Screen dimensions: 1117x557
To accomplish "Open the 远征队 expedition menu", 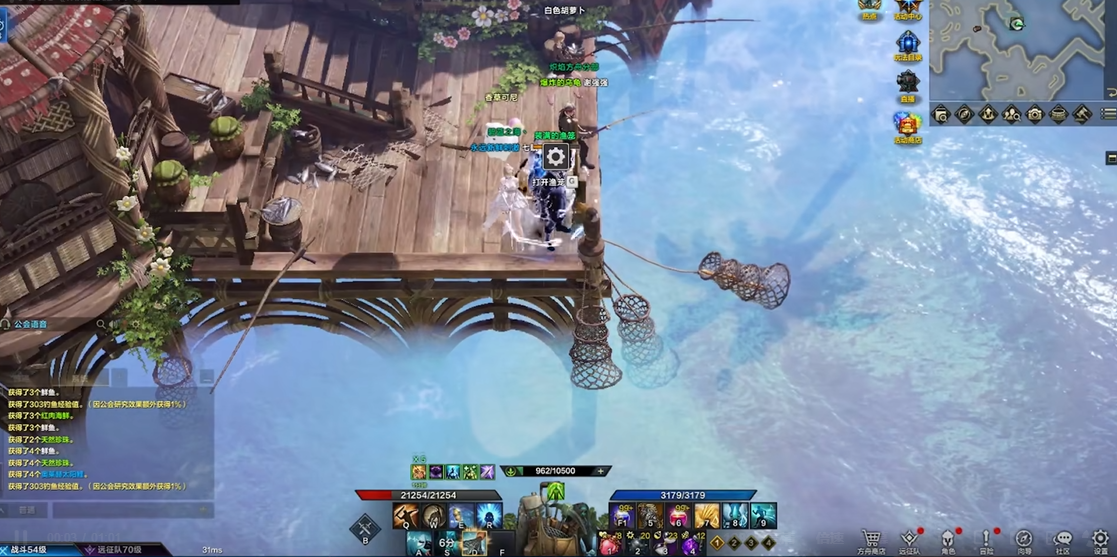I will (x=909, y=540).
